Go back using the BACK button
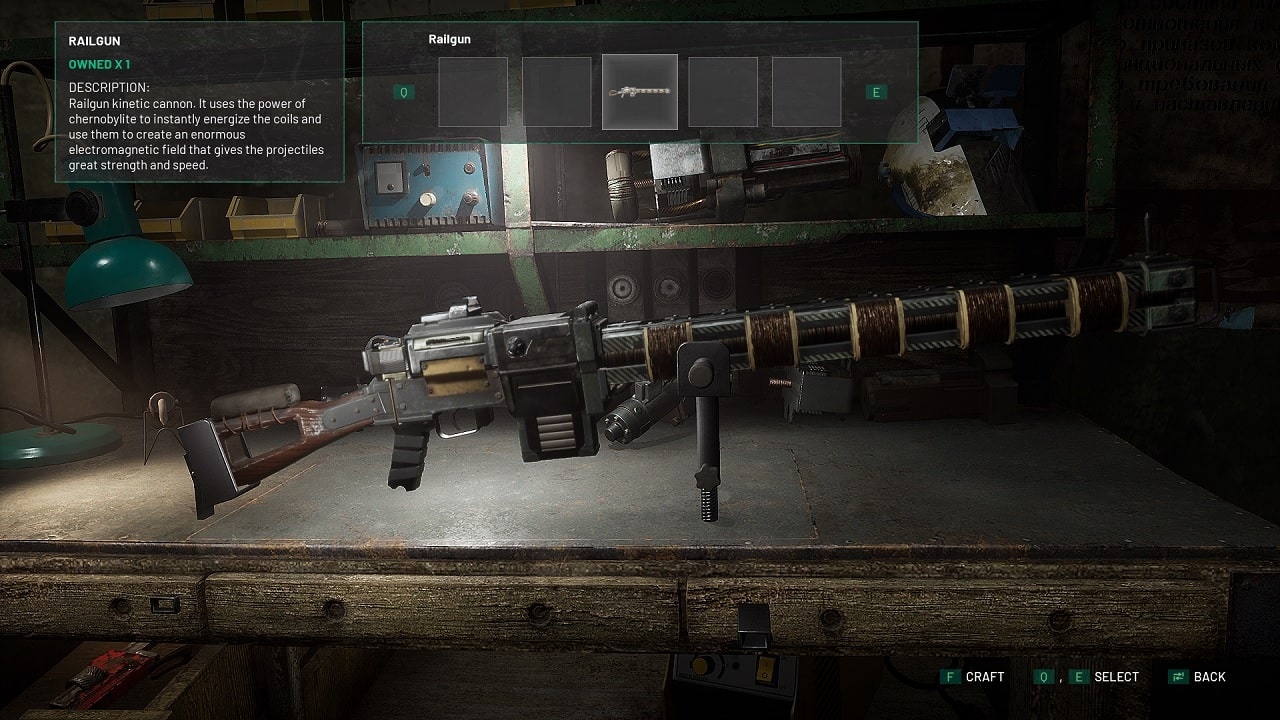Viewport: 1280px width, 720px height. (x=1197, y=677)
